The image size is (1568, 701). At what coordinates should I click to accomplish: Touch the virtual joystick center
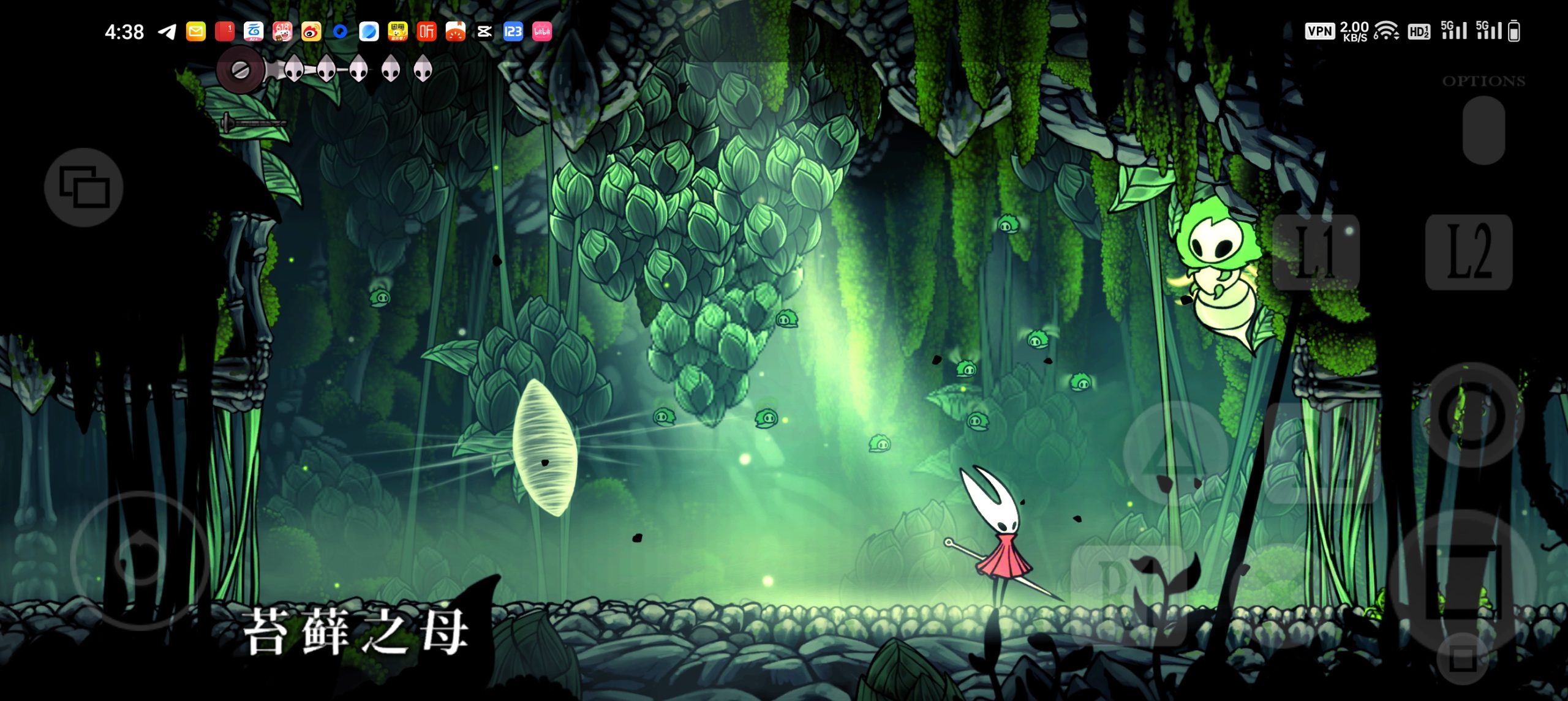(x=140, y=560)
